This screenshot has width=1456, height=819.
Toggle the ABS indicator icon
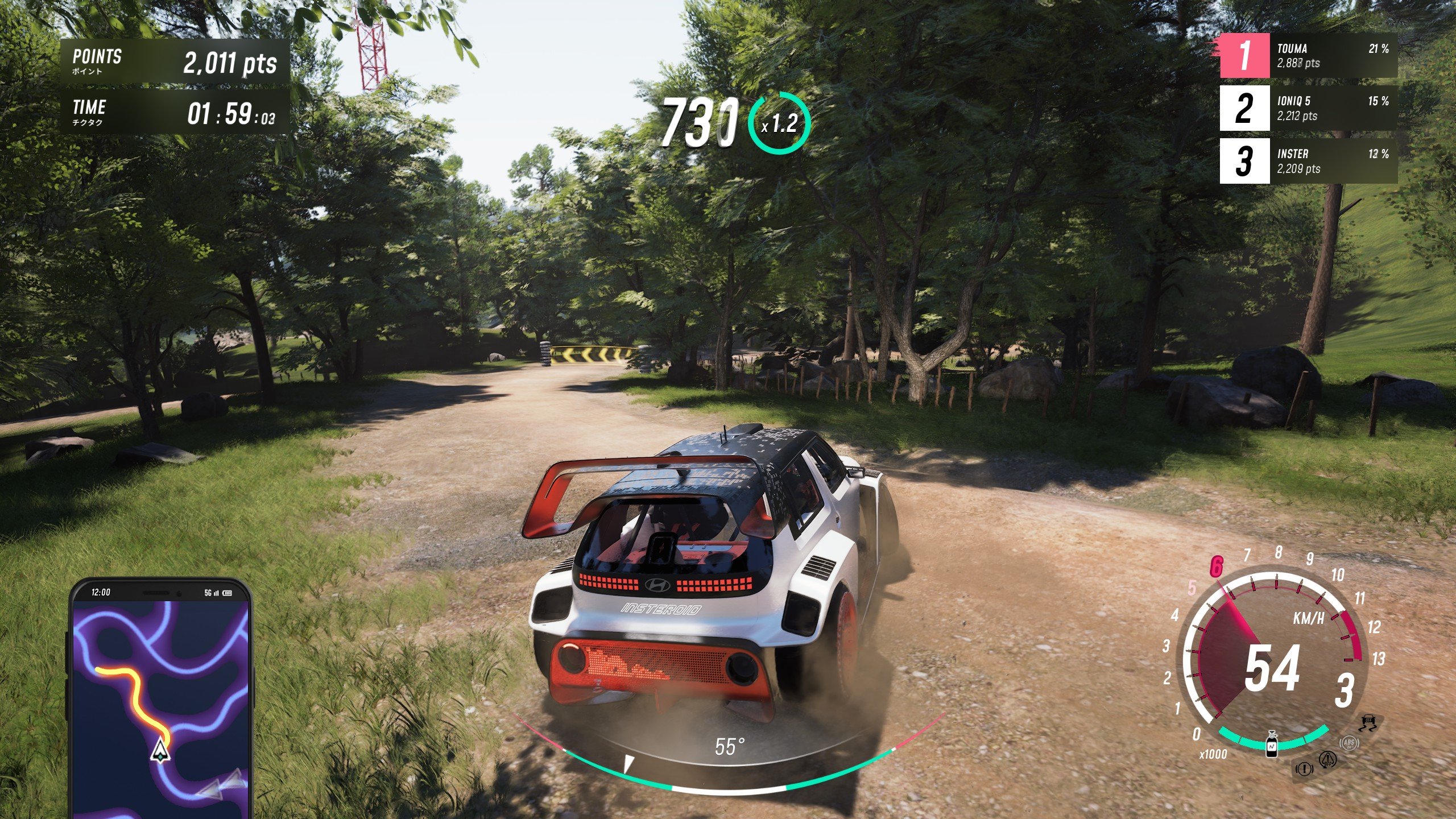[1349, 743]
